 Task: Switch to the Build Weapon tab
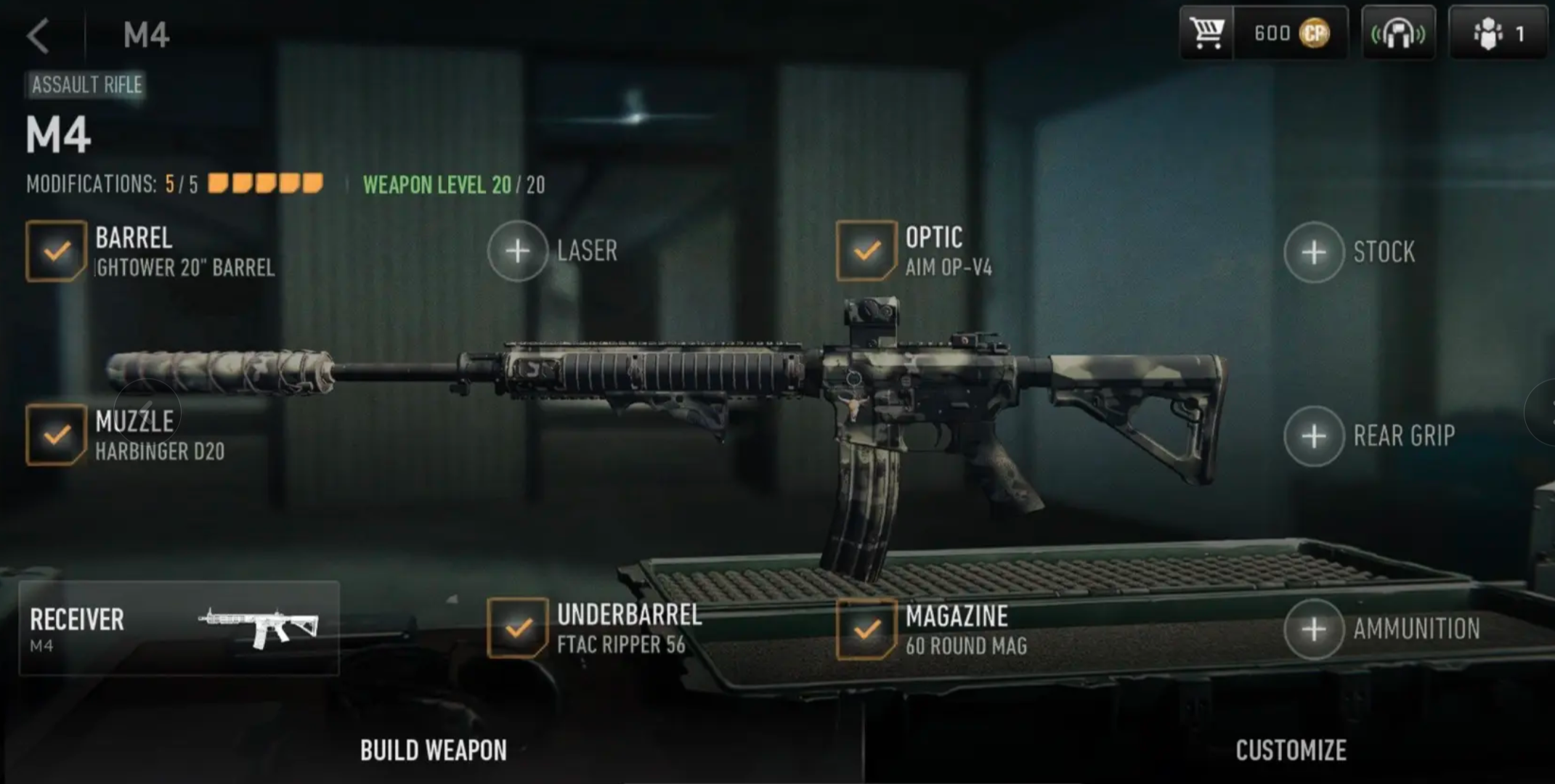[x=434, y=751]
